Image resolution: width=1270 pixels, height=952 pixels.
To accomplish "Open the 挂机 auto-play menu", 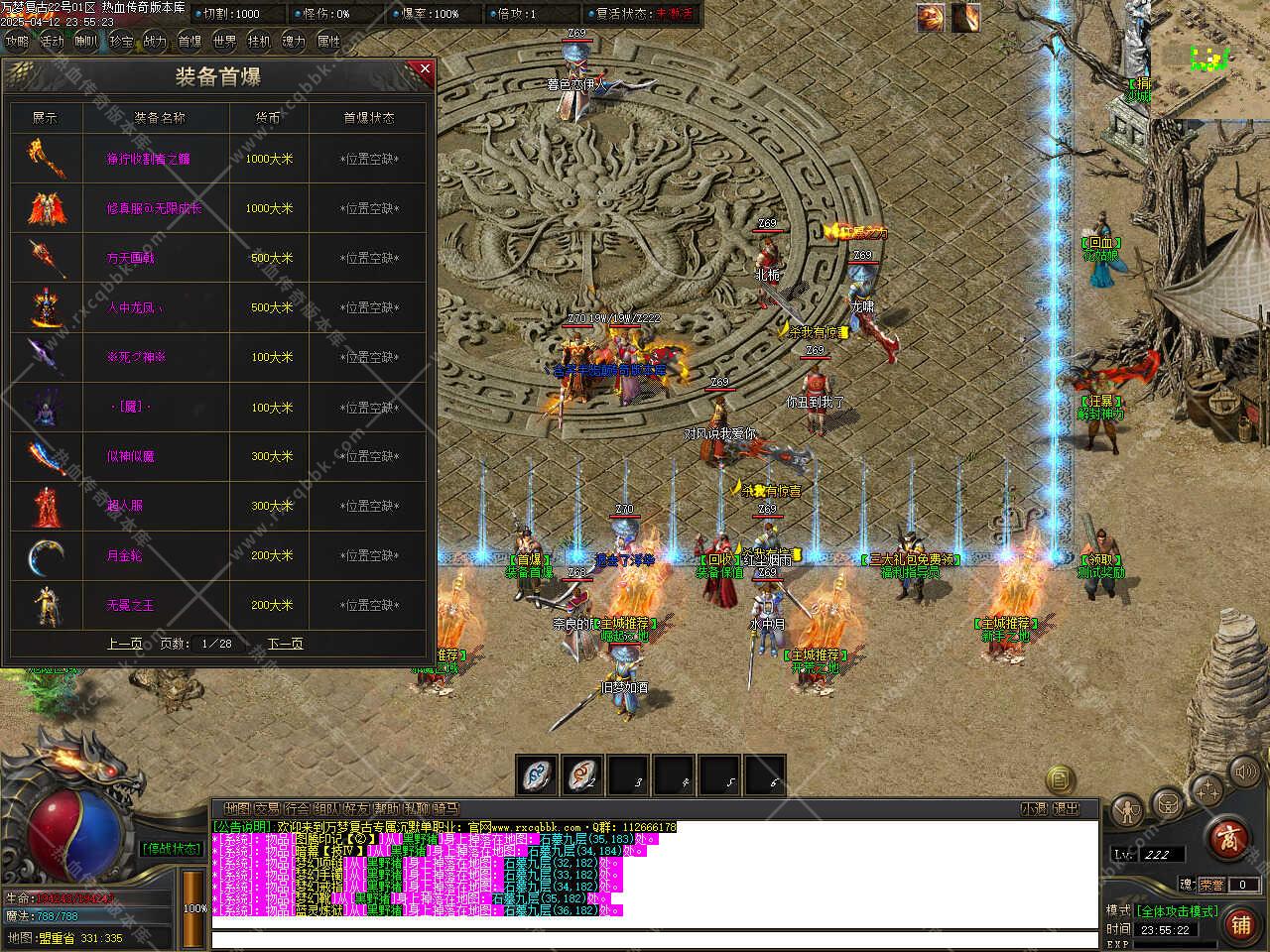I will [259, 42].
